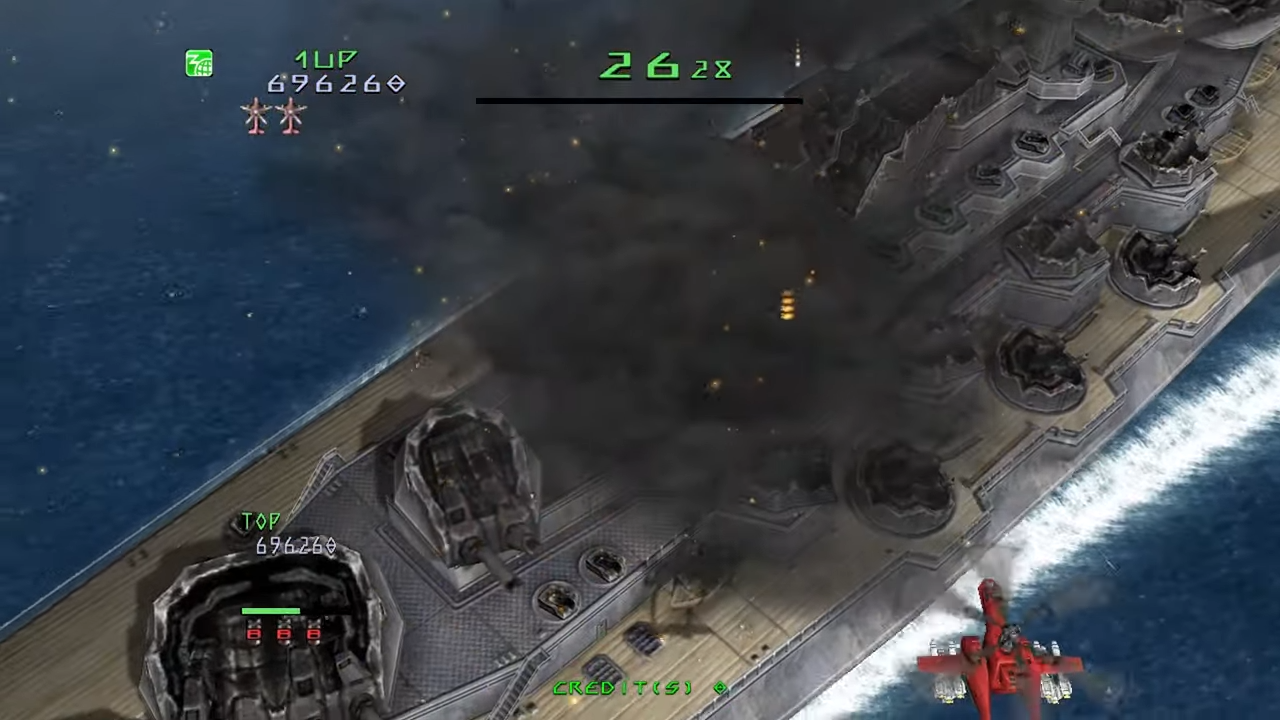This screenshot has height=720, width=1280.
Task: Click the rightmost red B bomb icon
Action: click(x=315, y=633)
